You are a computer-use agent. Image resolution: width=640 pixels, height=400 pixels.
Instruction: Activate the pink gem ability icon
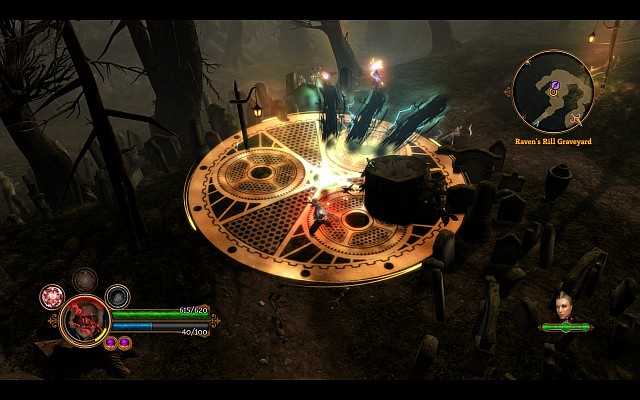coord(51,296)
